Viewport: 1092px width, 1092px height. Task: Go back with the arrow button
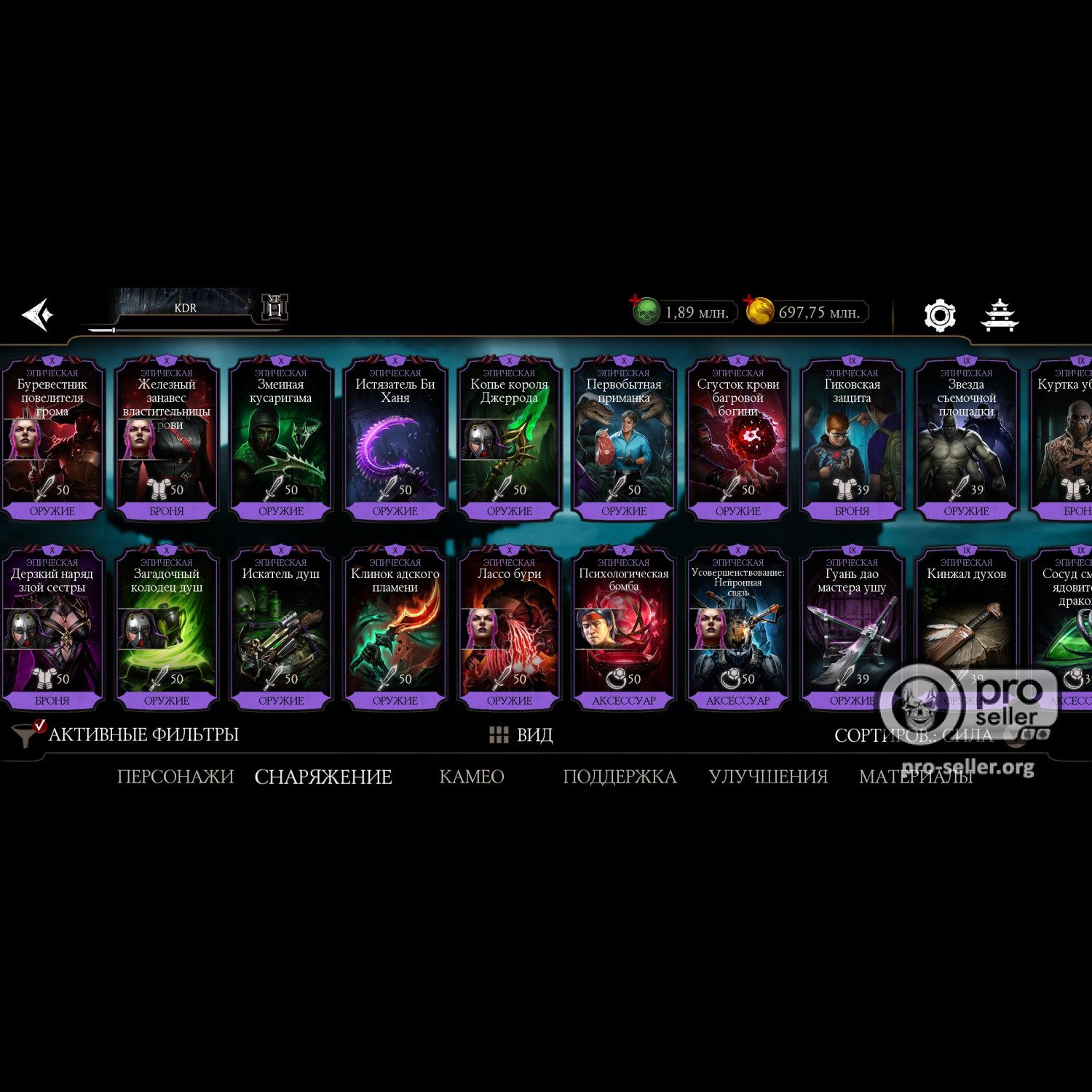click(38, 314)
